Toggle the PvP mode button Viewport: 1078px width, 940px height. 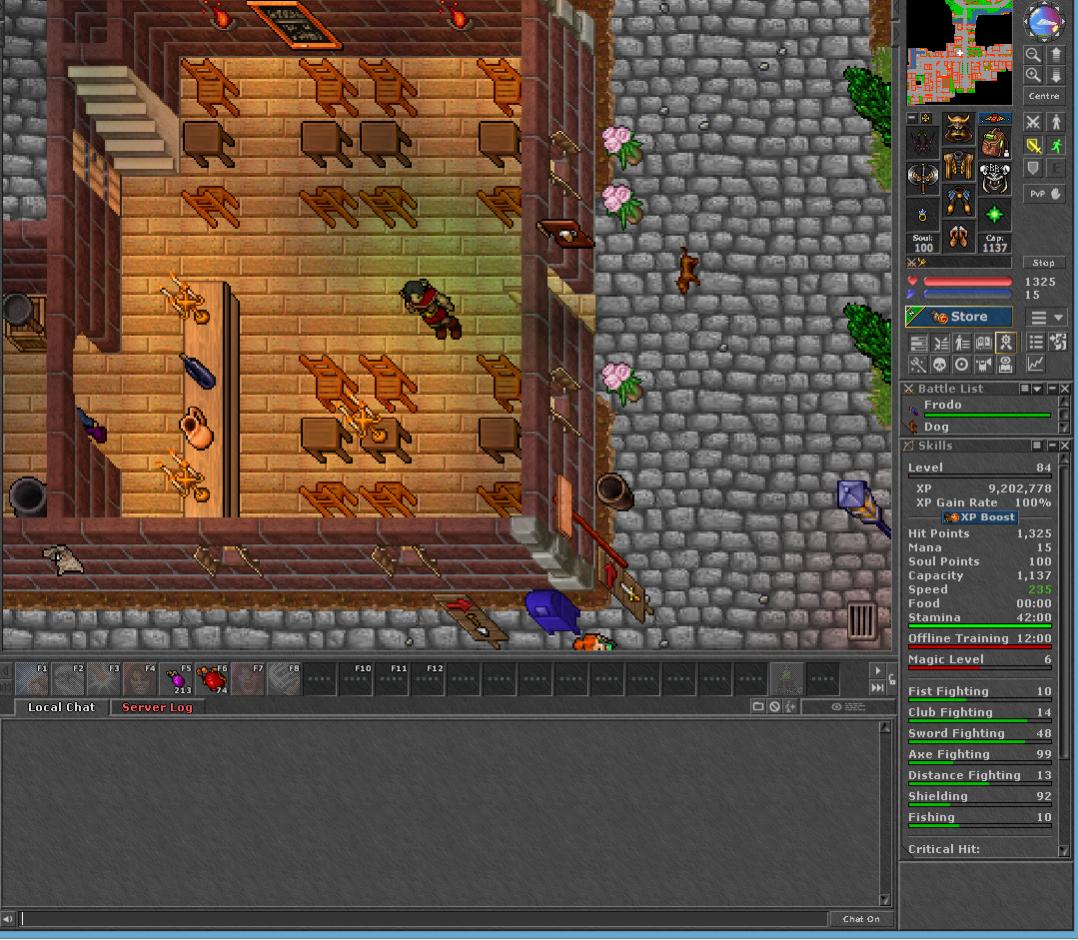coord(1045,194)
